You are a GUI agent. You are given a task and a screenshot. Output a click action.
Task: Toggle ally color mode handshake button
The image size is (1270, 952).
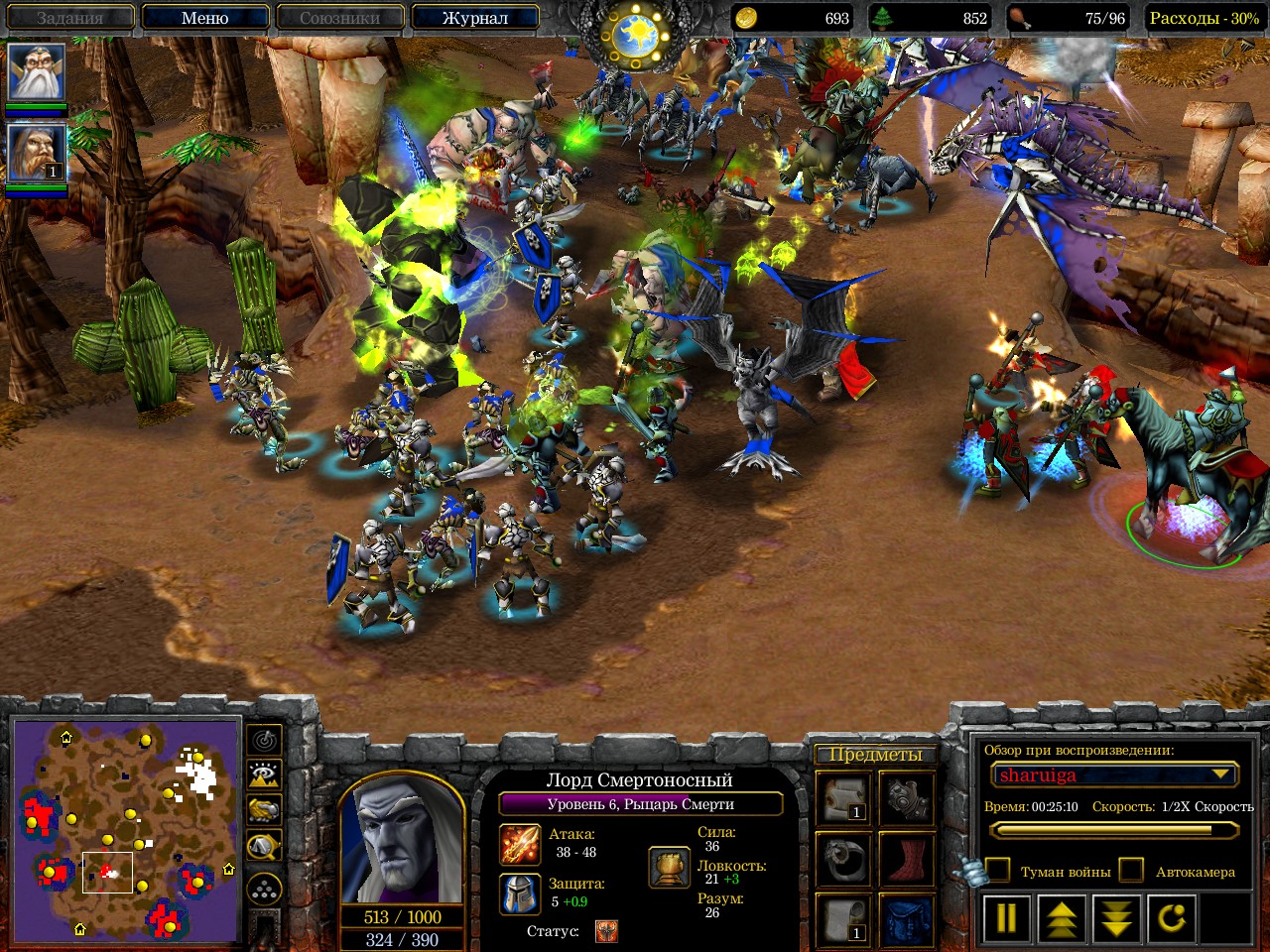(264, 809)
